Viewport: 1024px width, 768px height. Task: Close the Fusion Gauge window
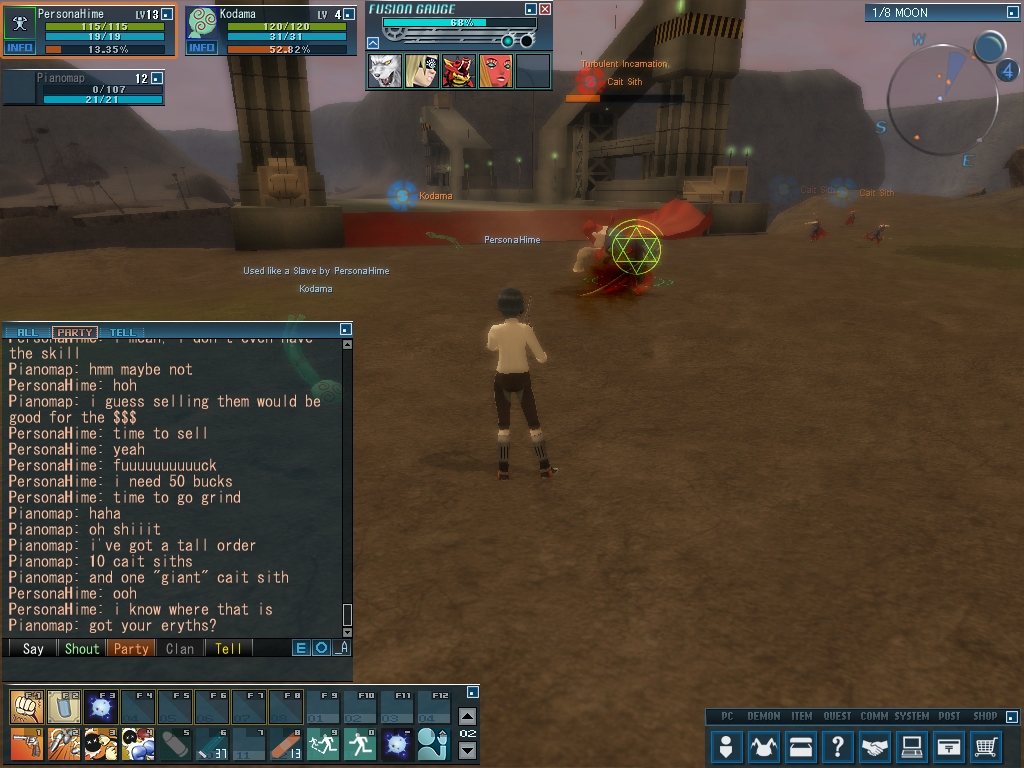pos(545,9)
